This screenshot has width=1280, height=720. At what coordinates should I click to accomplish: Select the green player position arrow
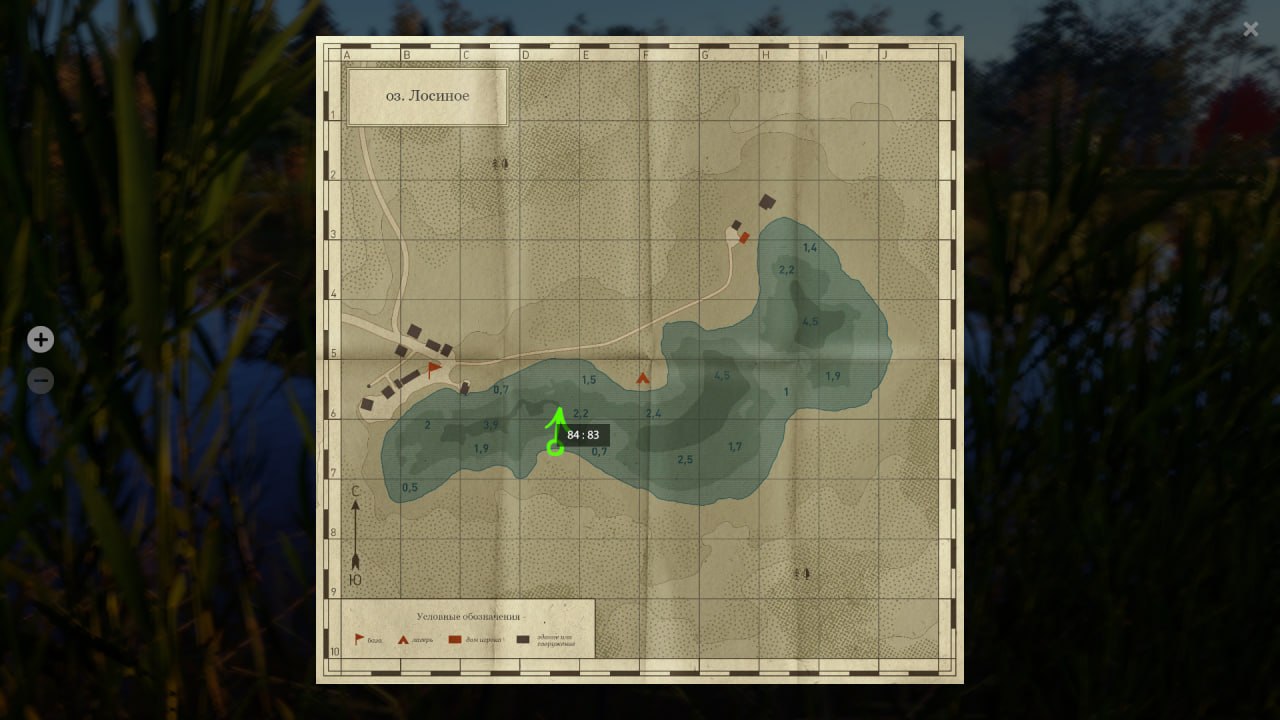coord(557,425)
